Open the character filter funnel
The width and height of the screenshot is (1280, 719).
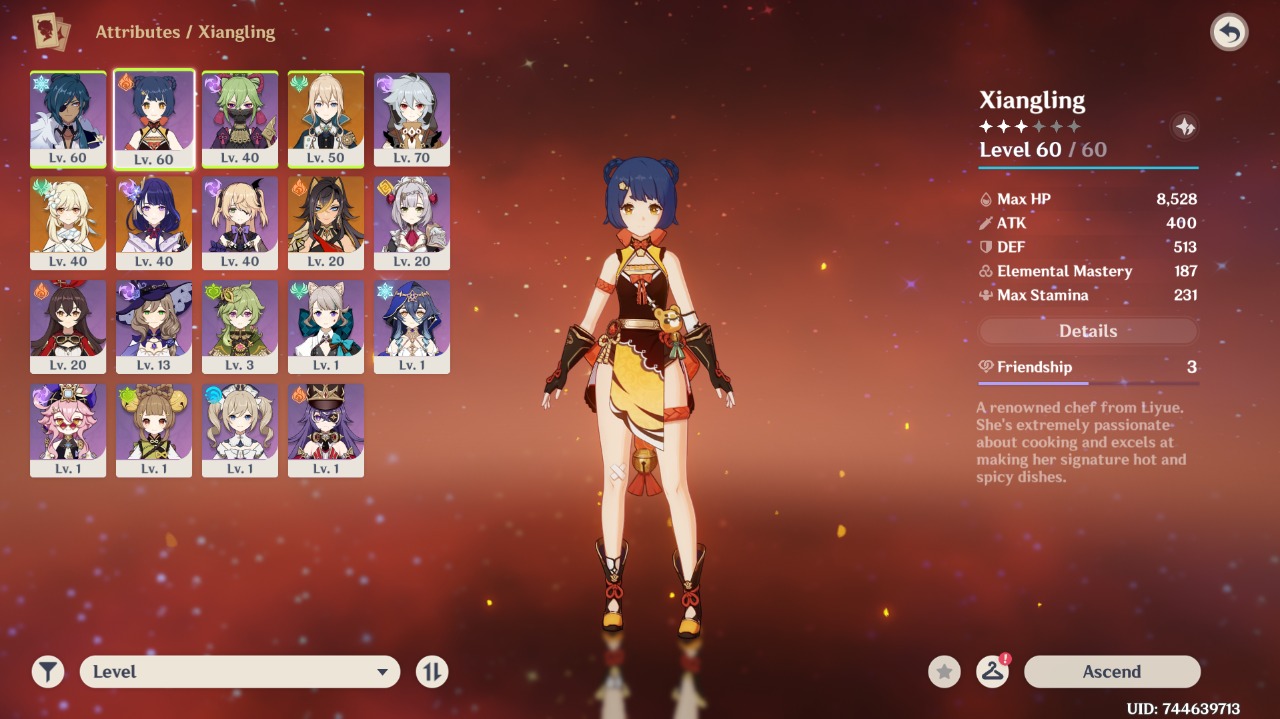48,672
